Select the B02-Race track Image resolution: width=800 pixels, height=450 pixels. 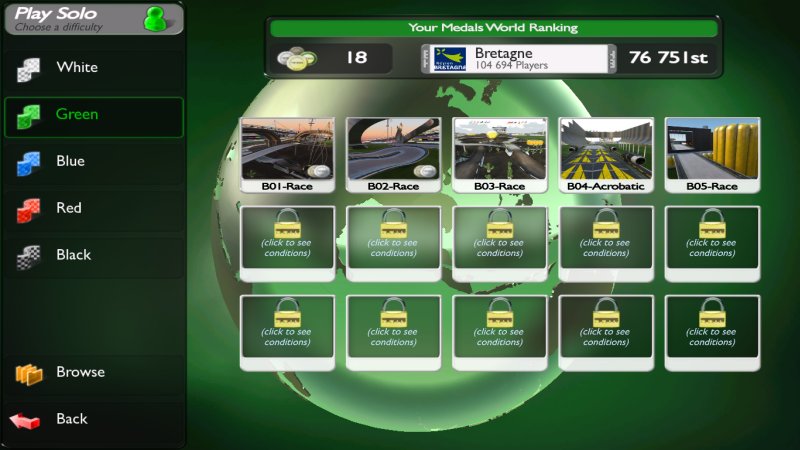394,154
